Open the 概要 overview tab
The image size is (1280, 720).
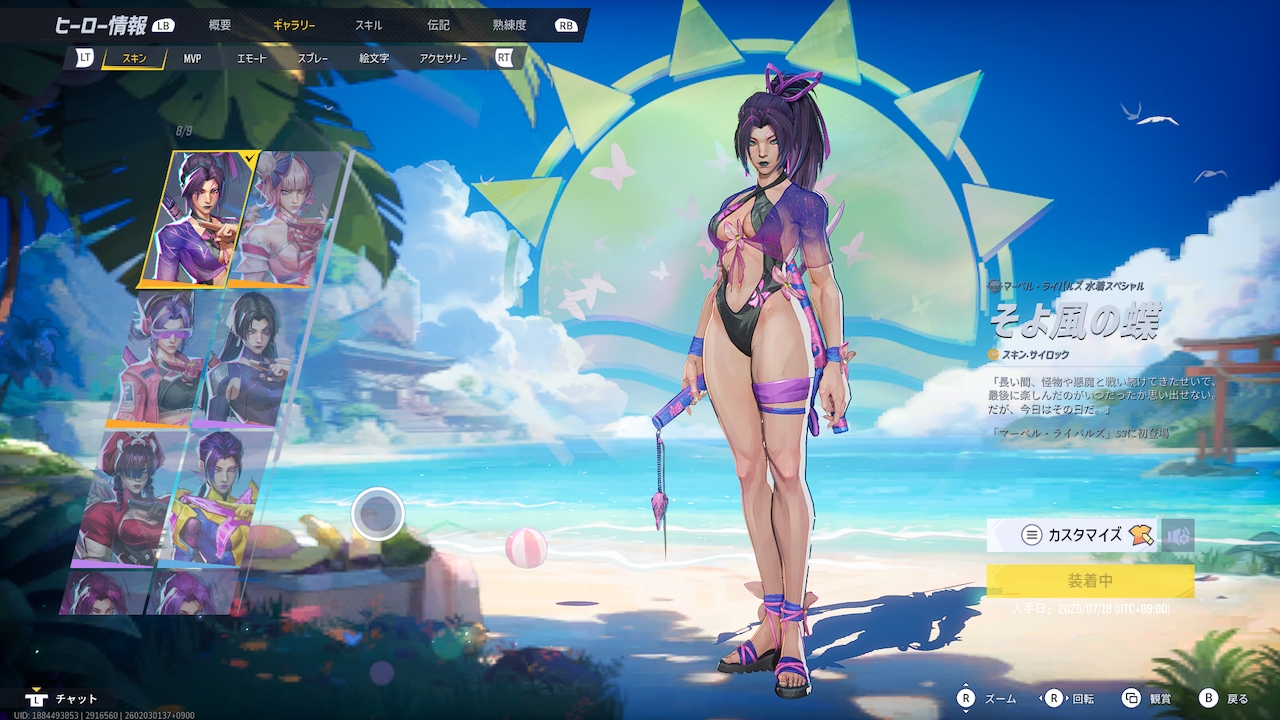pyautogui.click(x=220, y=25)
